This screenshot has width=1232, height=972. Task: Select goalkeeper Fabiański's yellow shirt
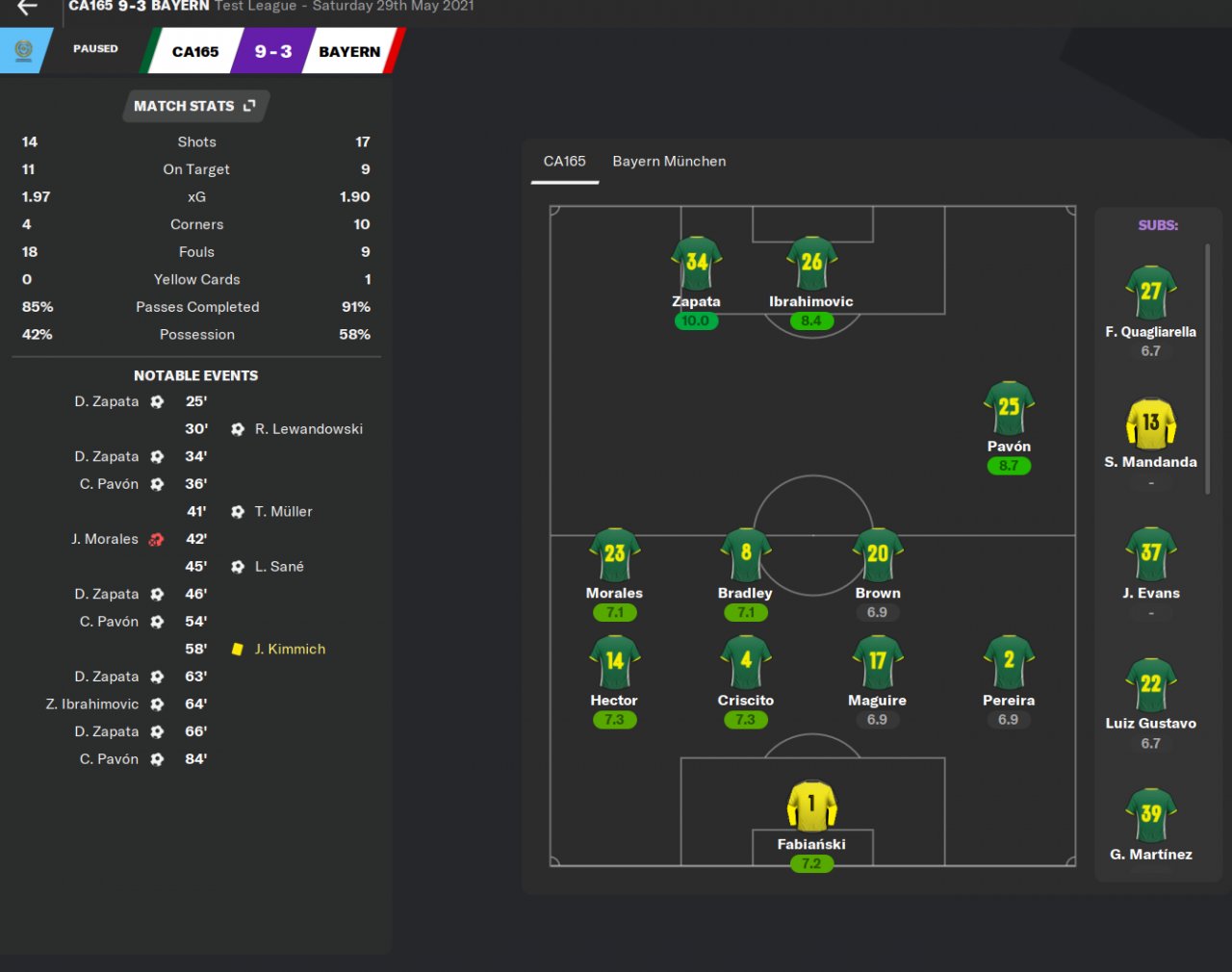tap(811, 806)
